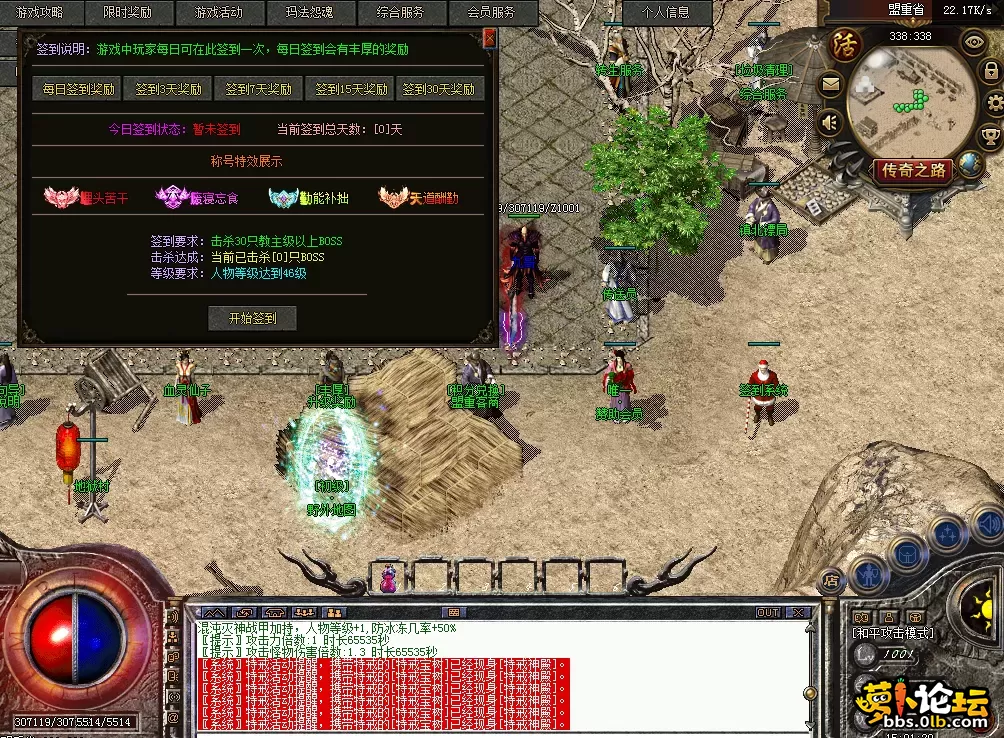Close the sign-in panel with the X
Viewport: 1004px width, 738px height.
(x=489, y=38)
